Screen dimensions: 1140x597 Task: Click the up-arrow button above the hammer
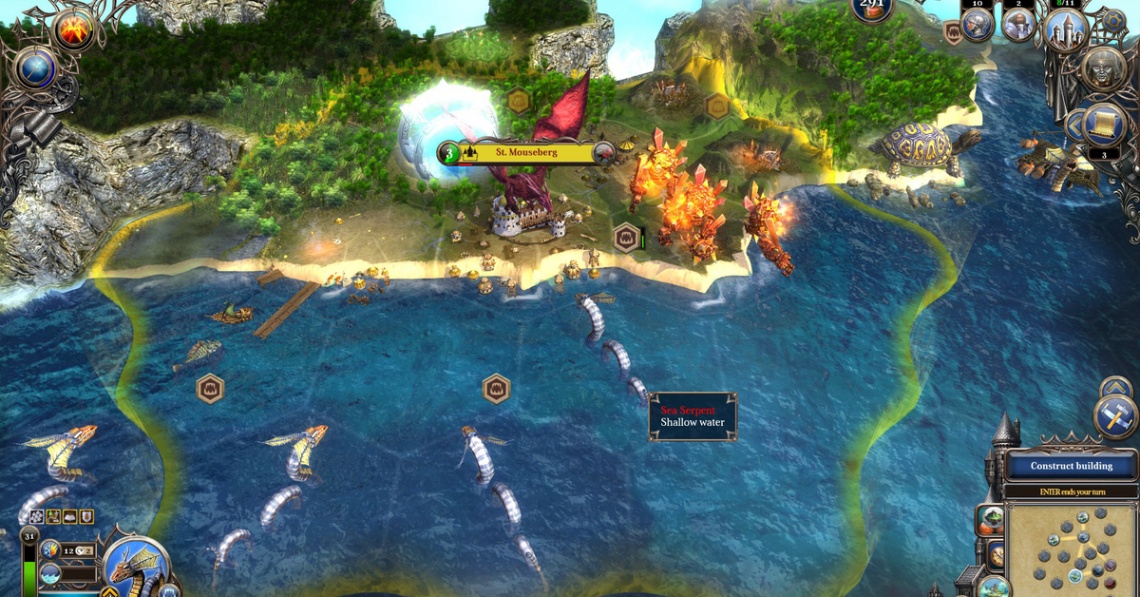1115,386
